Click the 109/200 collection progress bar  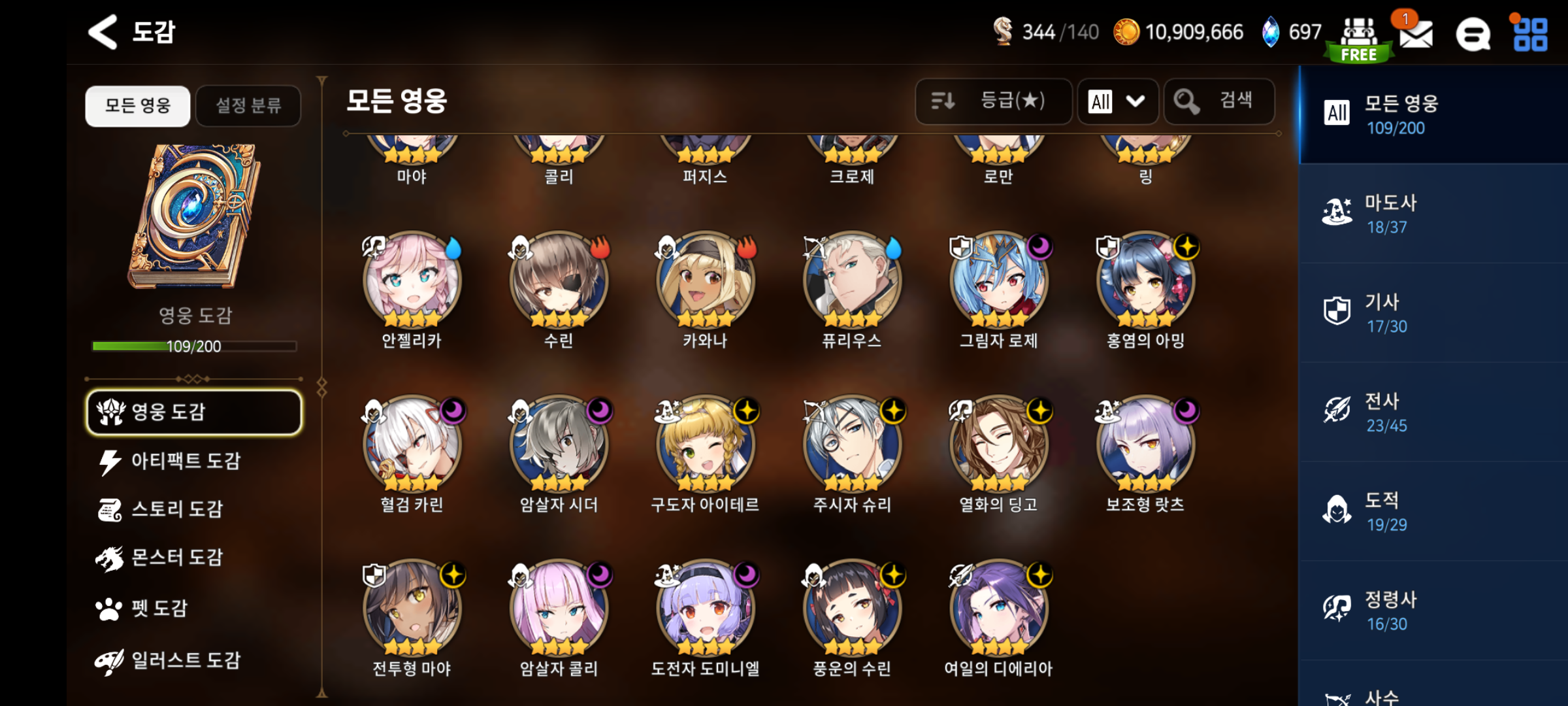point(193,347)
